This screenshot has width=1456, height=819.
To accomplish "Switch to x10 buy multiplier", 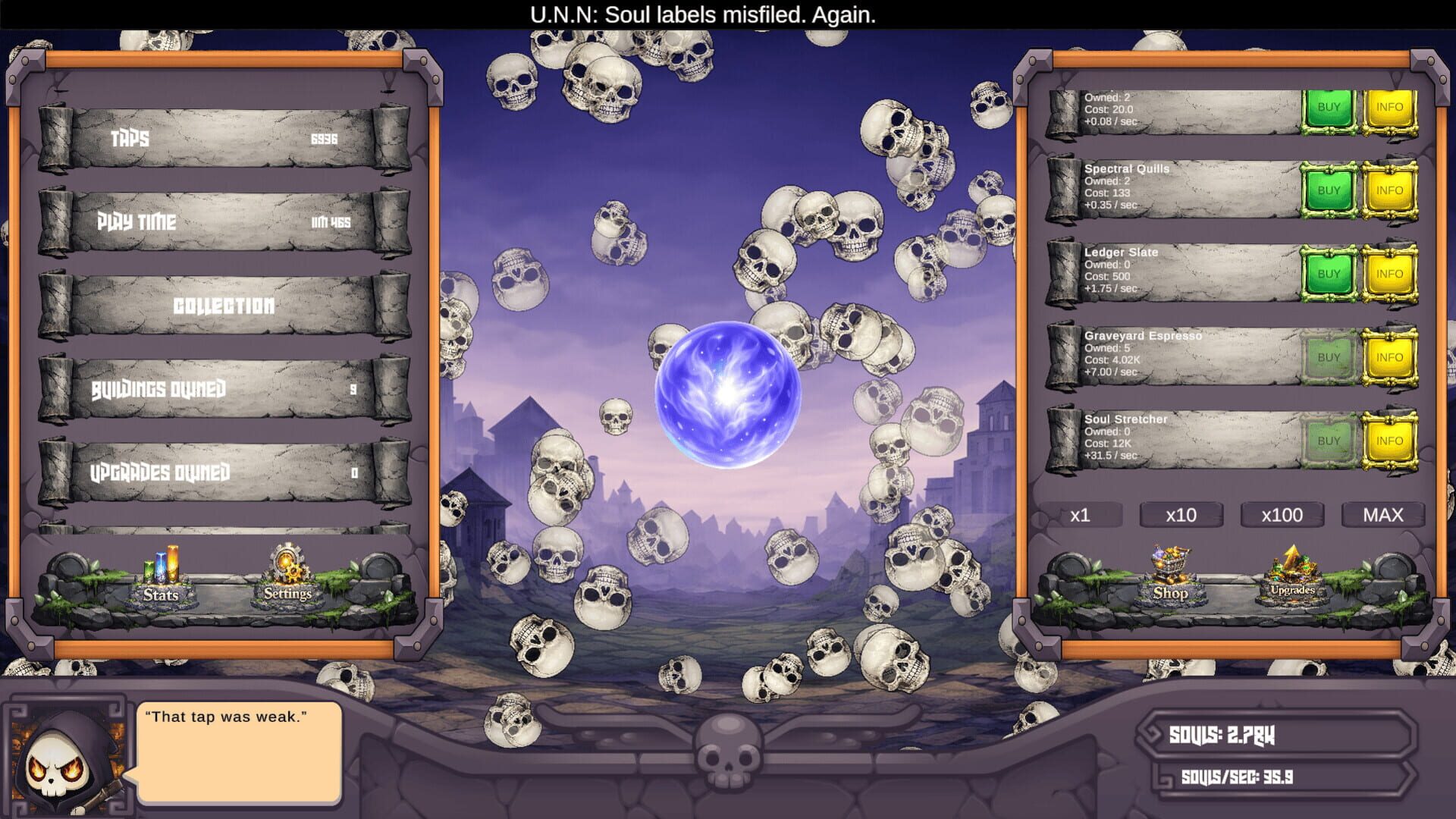I will coord(1181,516).
